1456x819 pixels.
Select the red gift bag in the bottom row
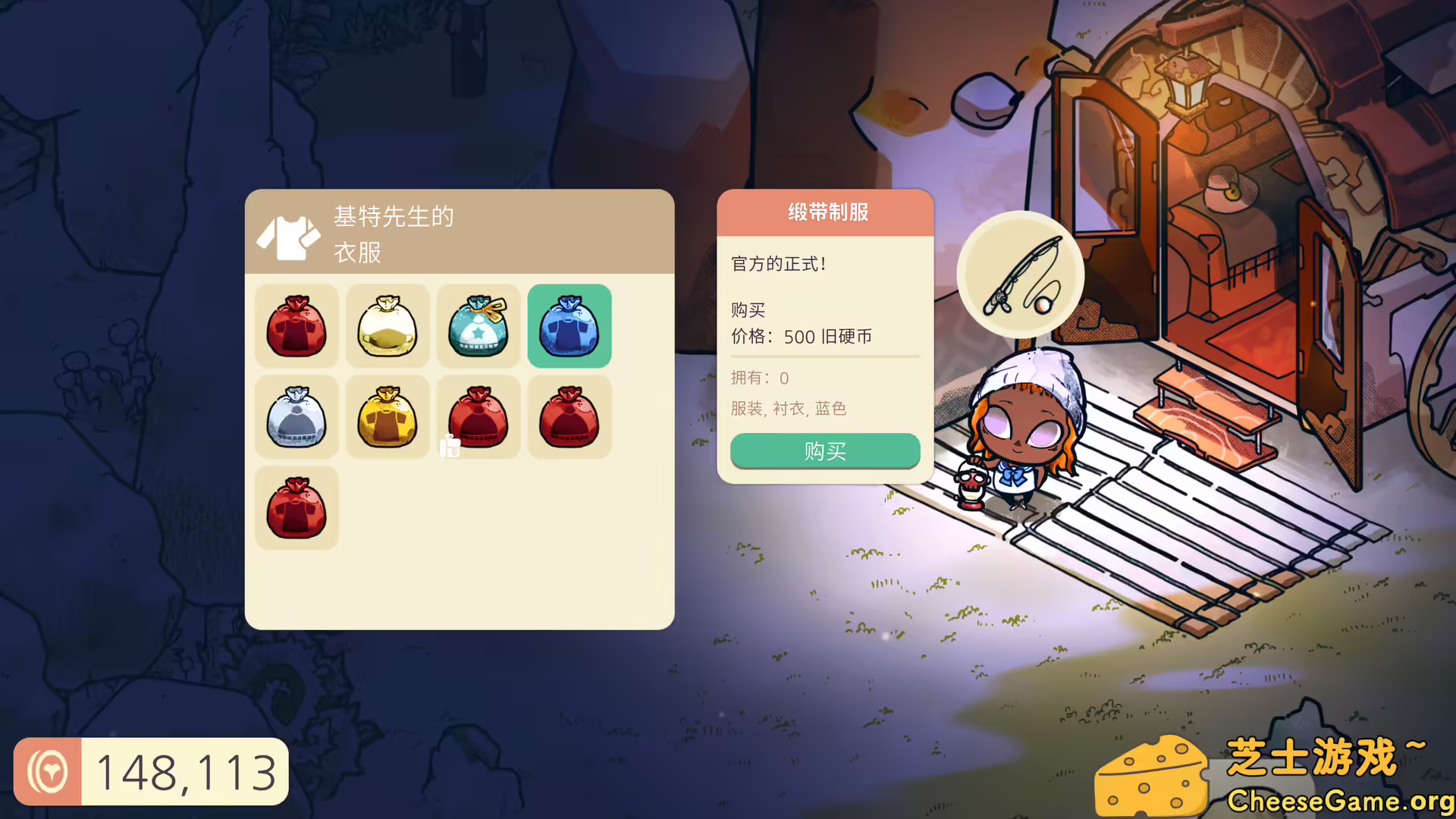[x=296, y=507]
